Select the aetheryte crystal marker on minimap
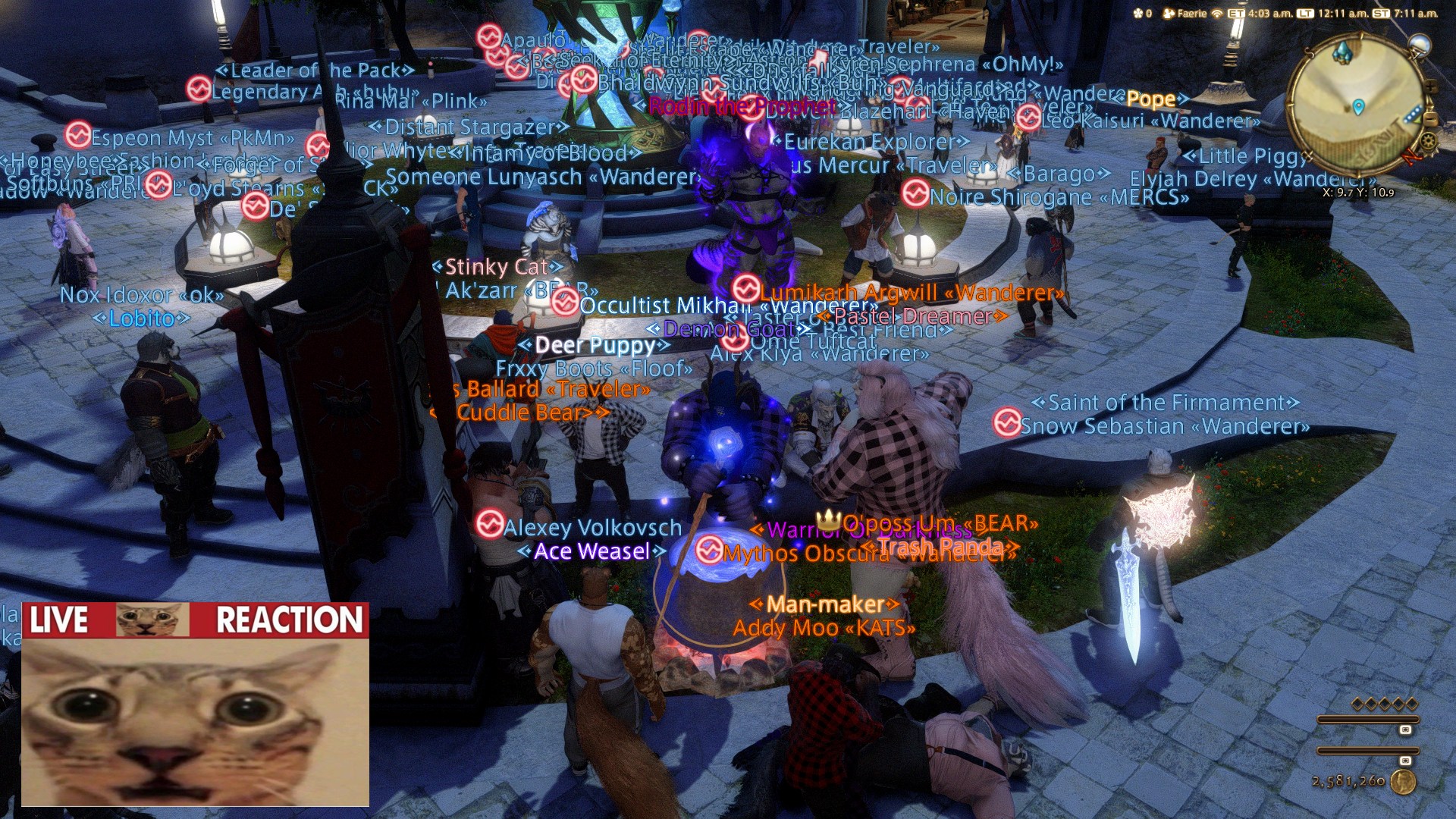The height and width of the screenshot is (819, 1456). 1342,52
